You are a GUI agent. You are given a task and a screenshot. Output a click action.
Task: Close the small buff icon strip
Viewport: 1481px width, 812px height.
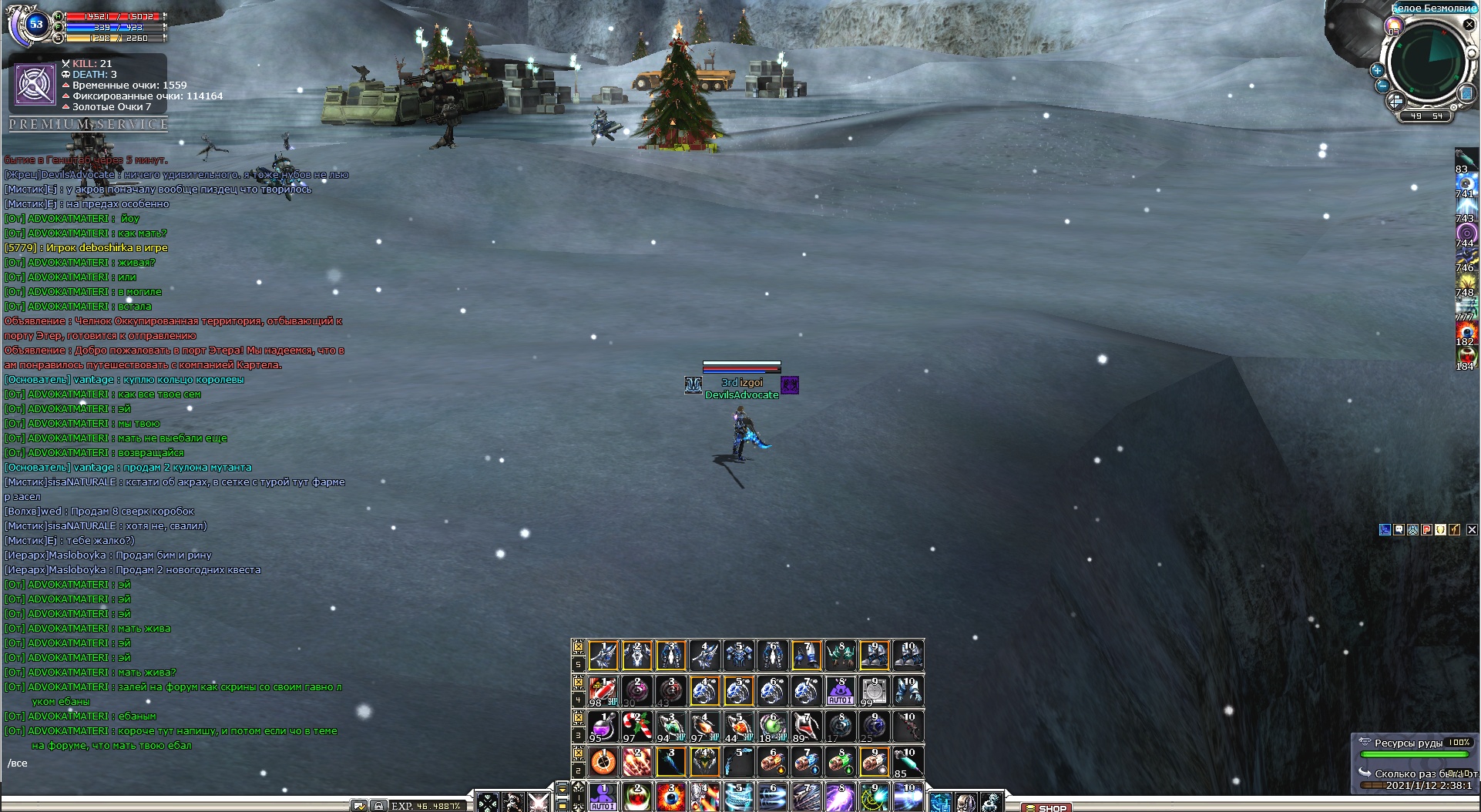tap(1472, 529)
